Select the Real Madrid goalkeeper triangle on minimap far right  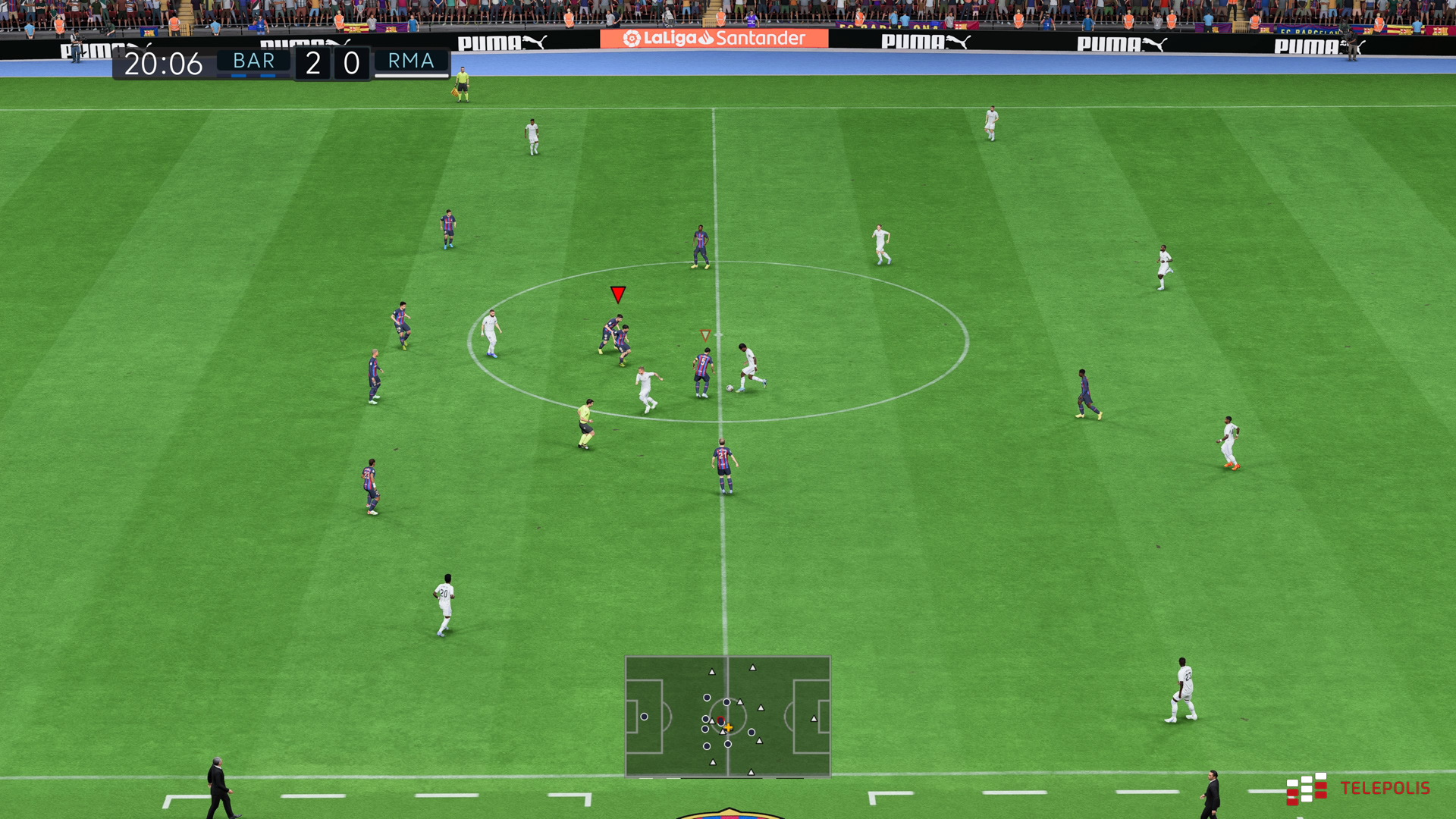(x=814, y=719)
